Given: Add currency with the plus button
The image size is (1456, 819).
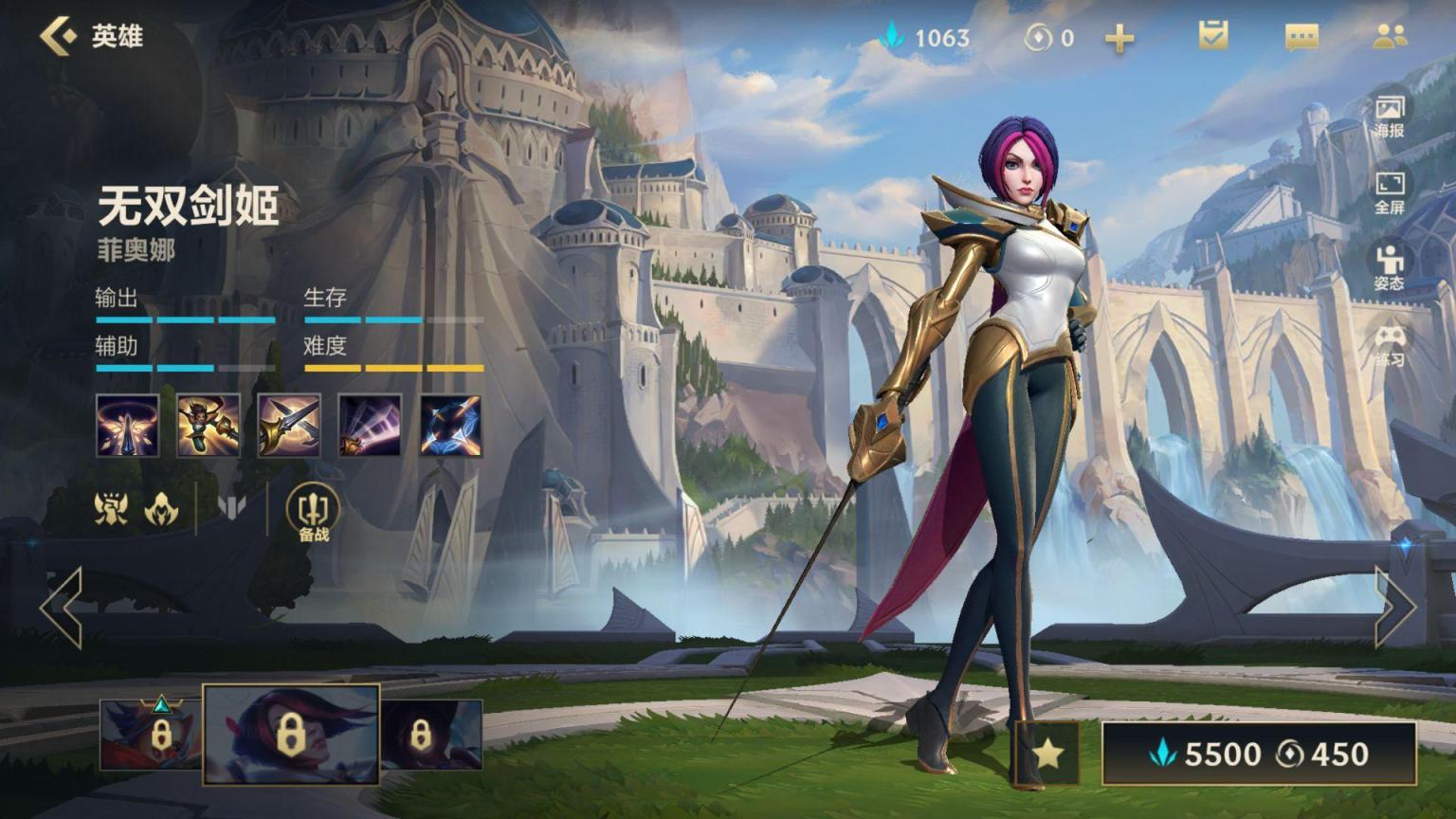Looking at the screenshot, I should (x=1119, y=38).
